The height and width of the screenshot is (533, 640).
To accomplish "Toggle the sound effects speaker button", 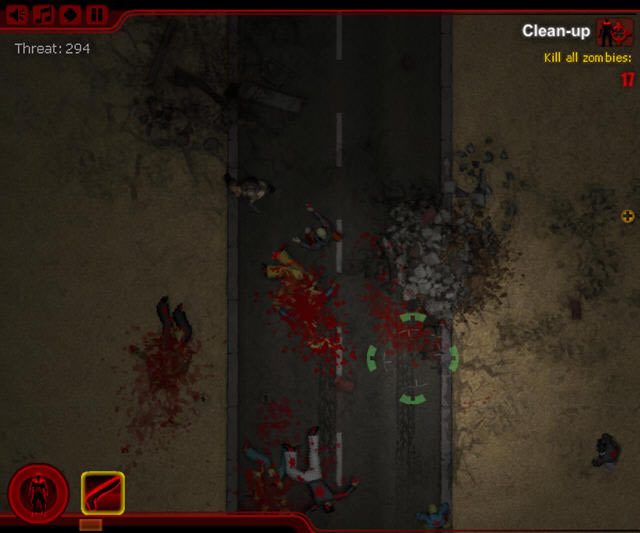I will [17, 15].
